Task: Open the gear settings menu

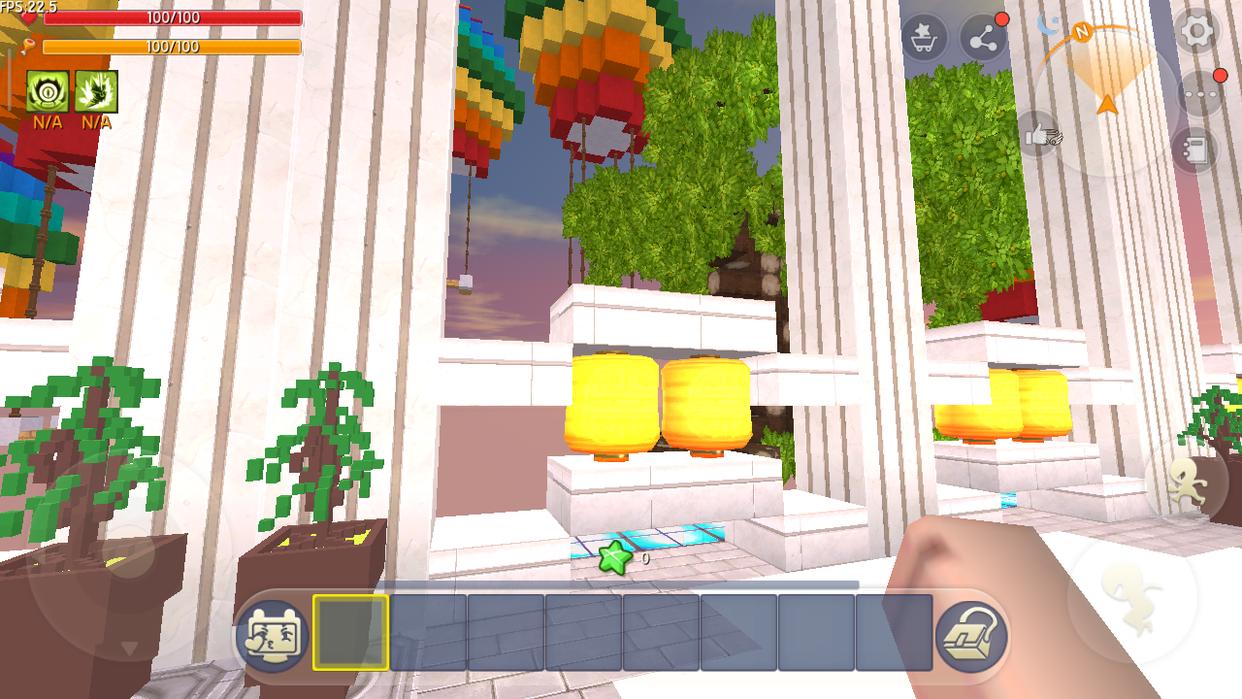Action: click(1196, 32)
